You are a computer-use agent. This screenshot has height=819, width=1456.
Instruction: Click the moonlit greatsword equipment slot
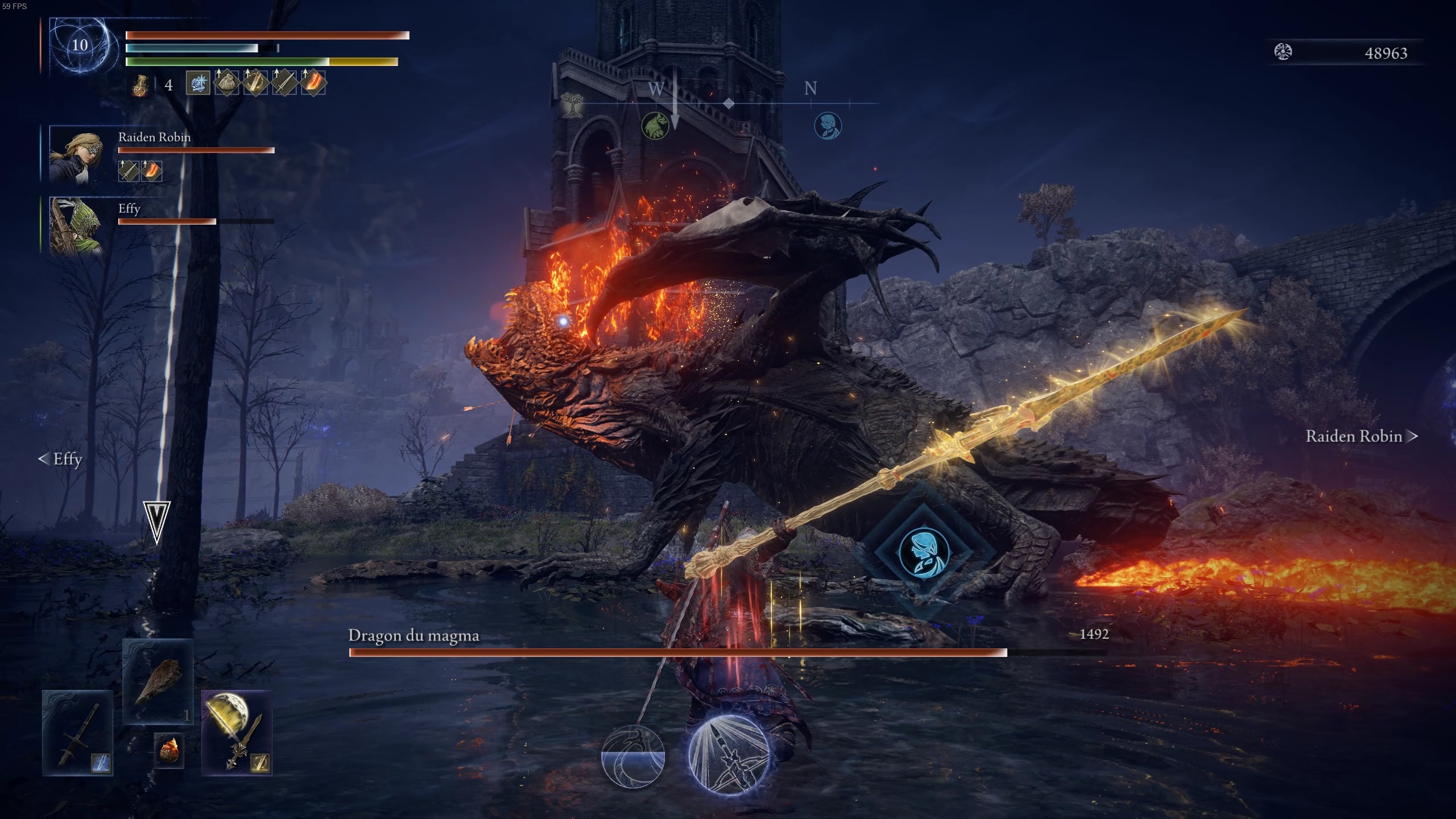(236, 734)
